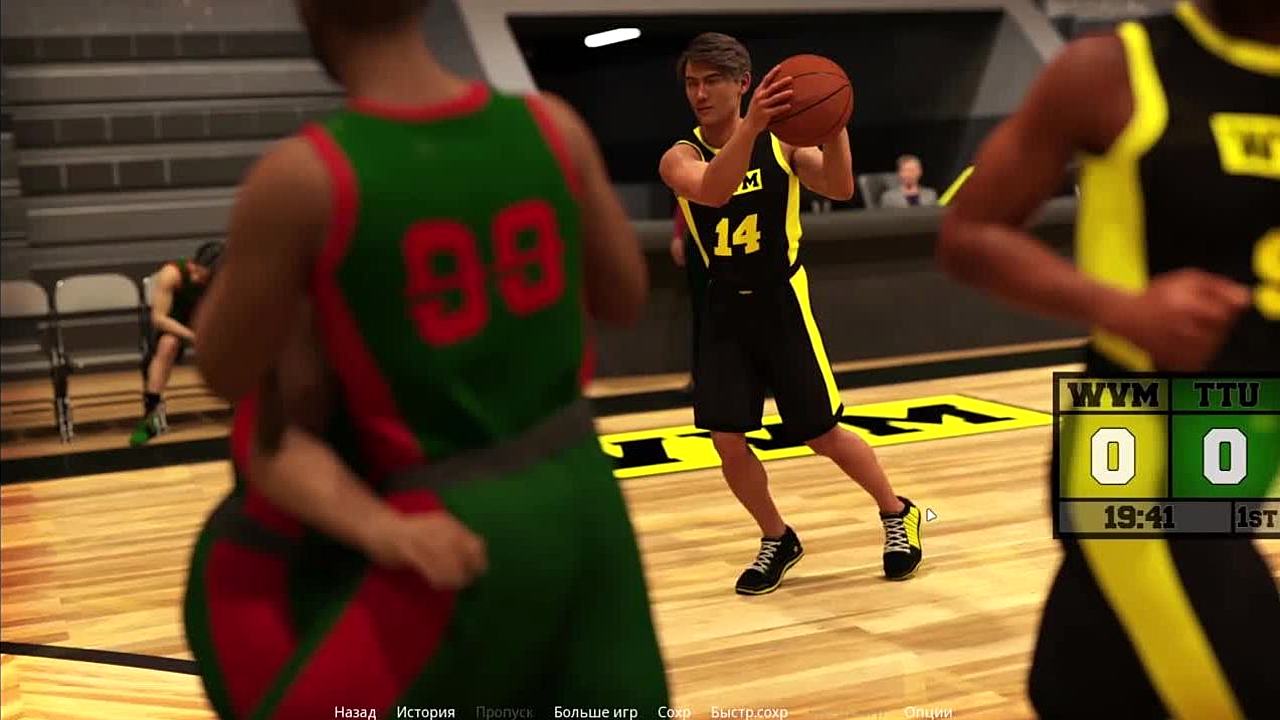Viewport: 1280px width, 720px height.
Task: Open the Больше игр (More games) link
Action: [595, 712]
